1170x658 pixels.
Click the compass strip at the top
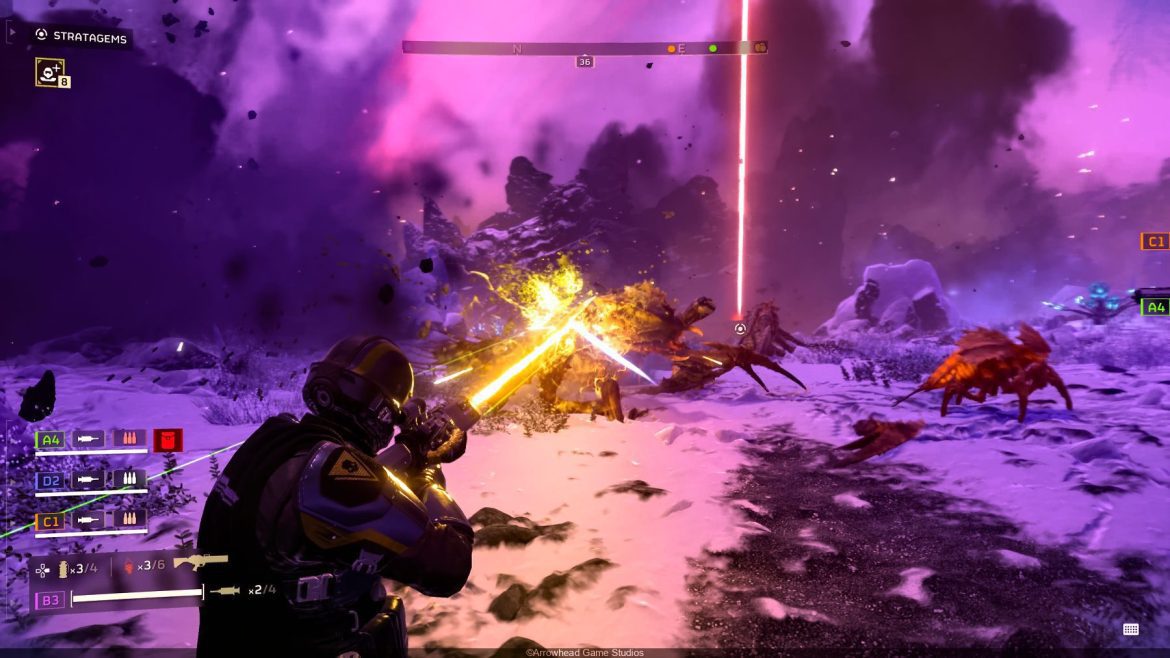coord(584,47)
